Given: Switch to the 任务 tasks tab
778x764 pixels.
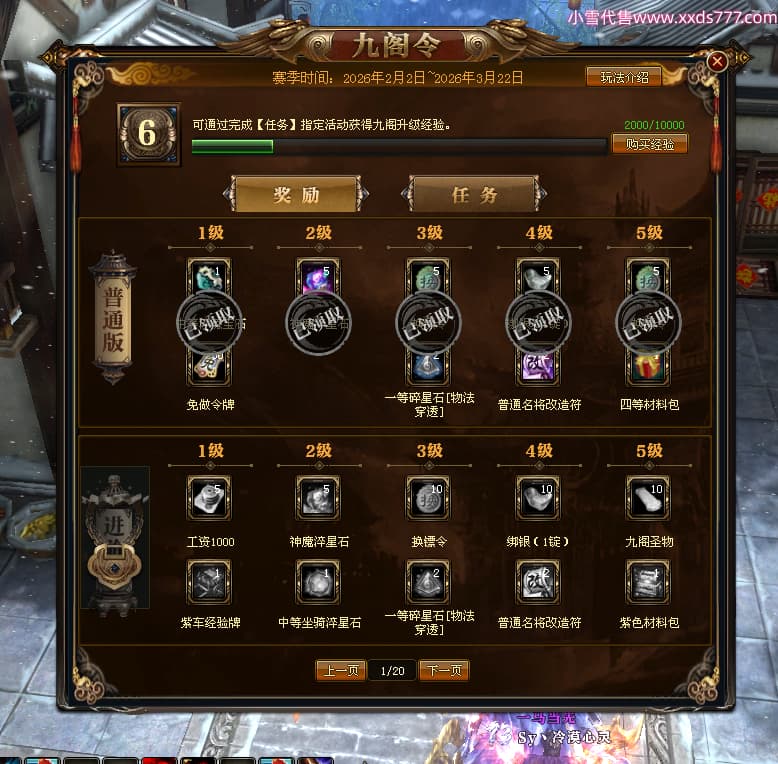Looking at the screenshot, I should [474, 194].
